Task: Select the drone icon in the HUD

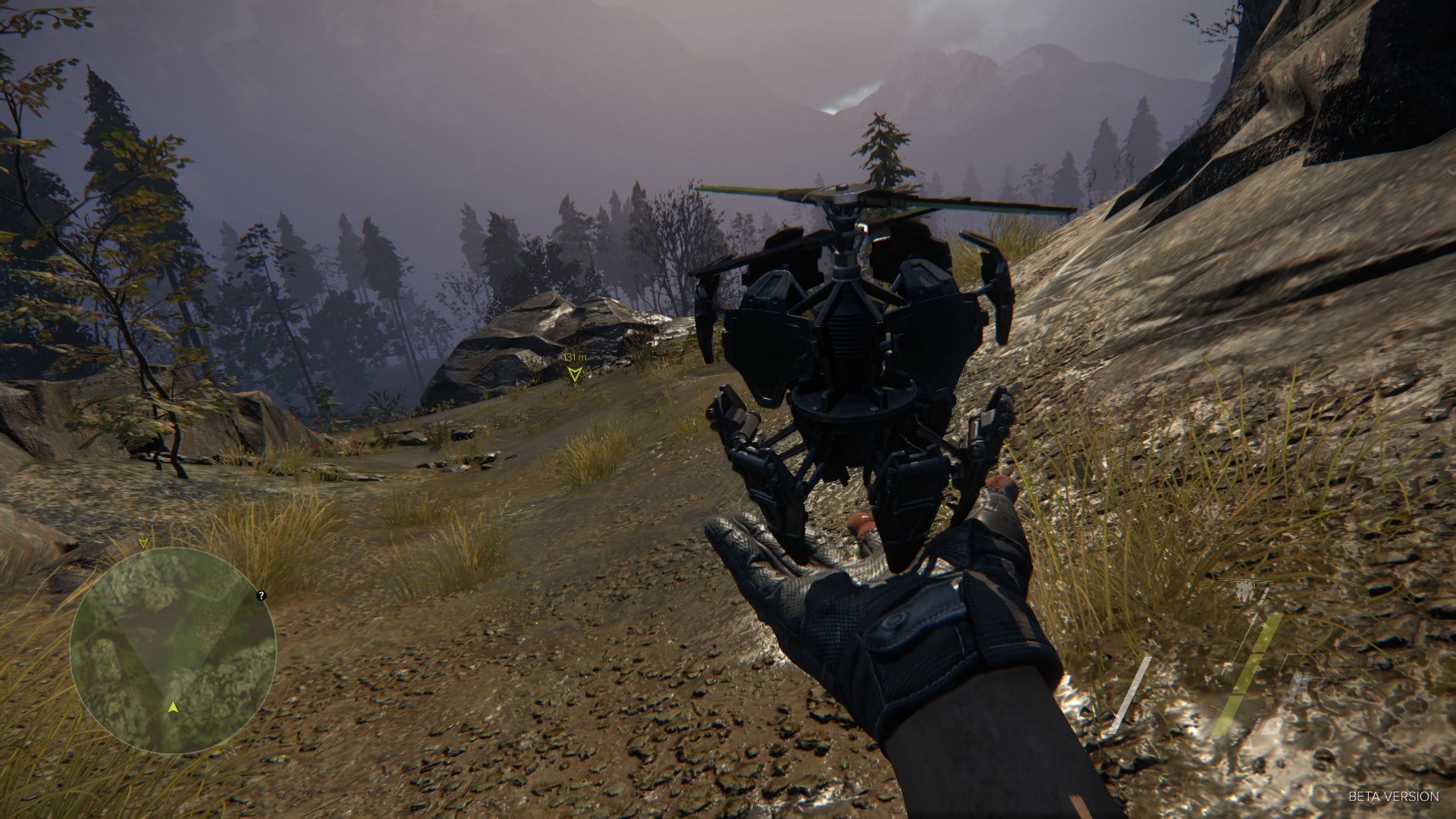Action: pos(1244,591)
